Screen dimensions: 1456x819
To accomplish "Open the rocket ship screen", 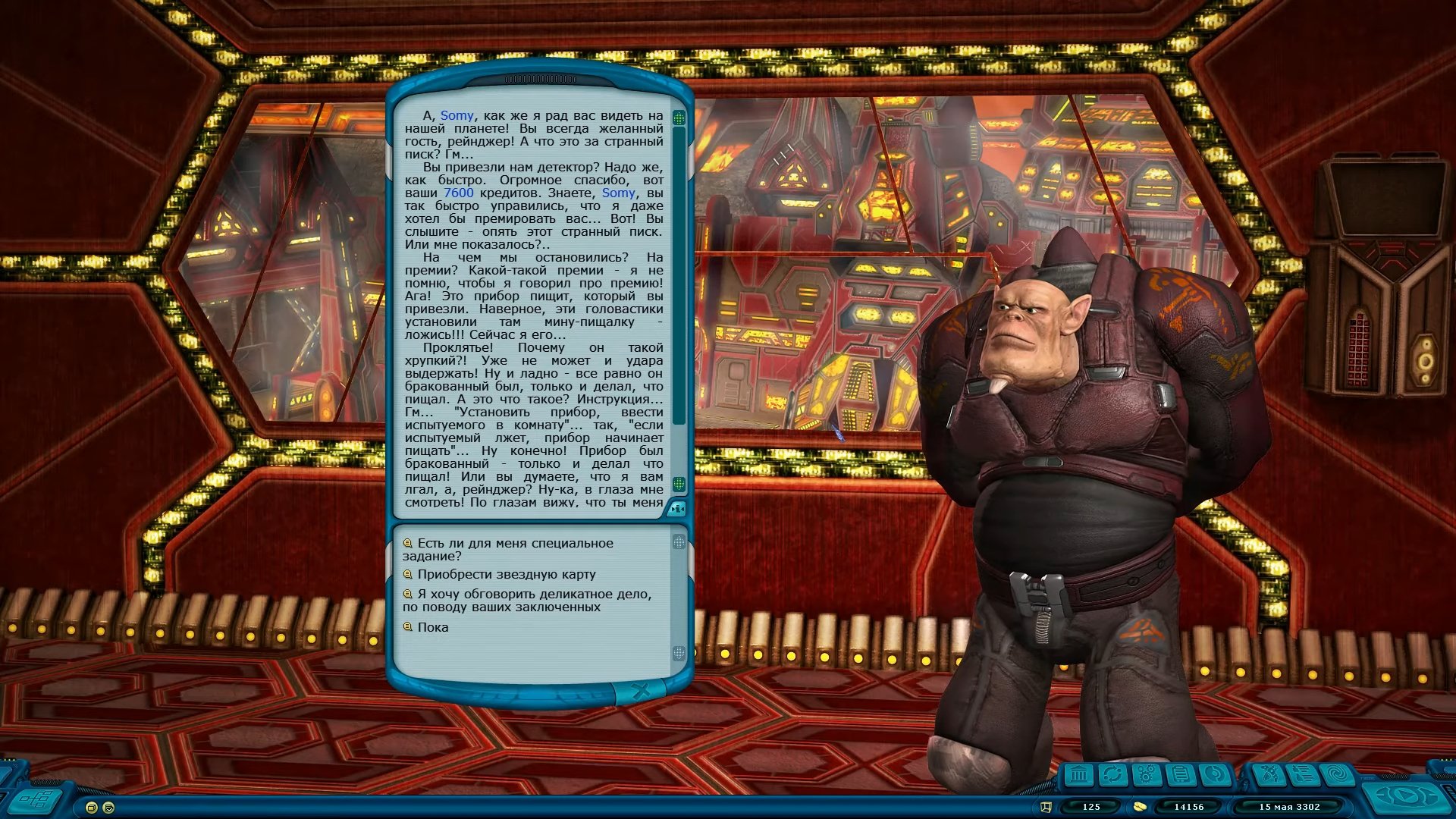I will (1269, 775).
